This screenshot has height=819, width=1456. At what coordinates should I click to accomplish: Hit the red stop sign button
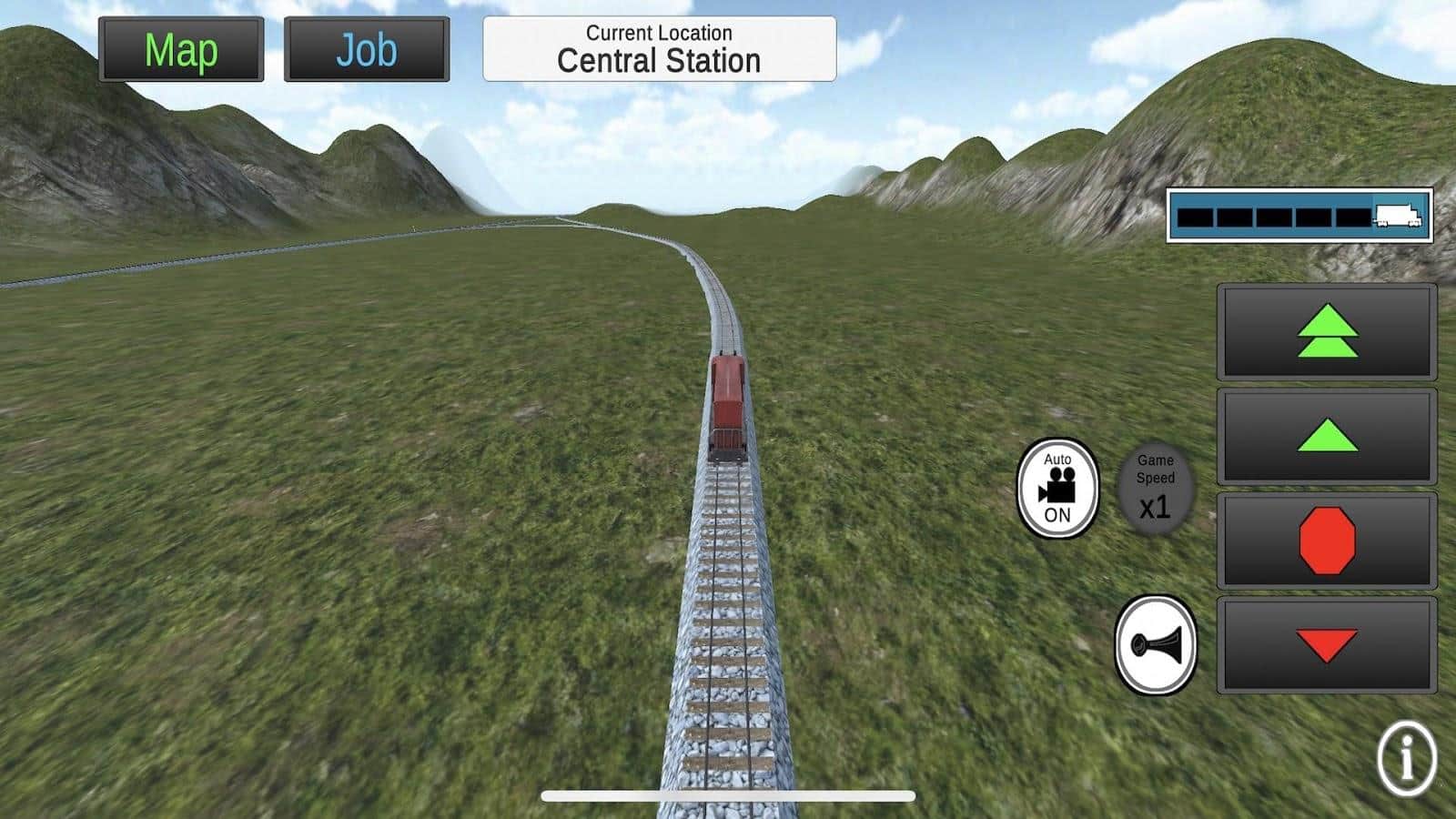coord(1327,541)
